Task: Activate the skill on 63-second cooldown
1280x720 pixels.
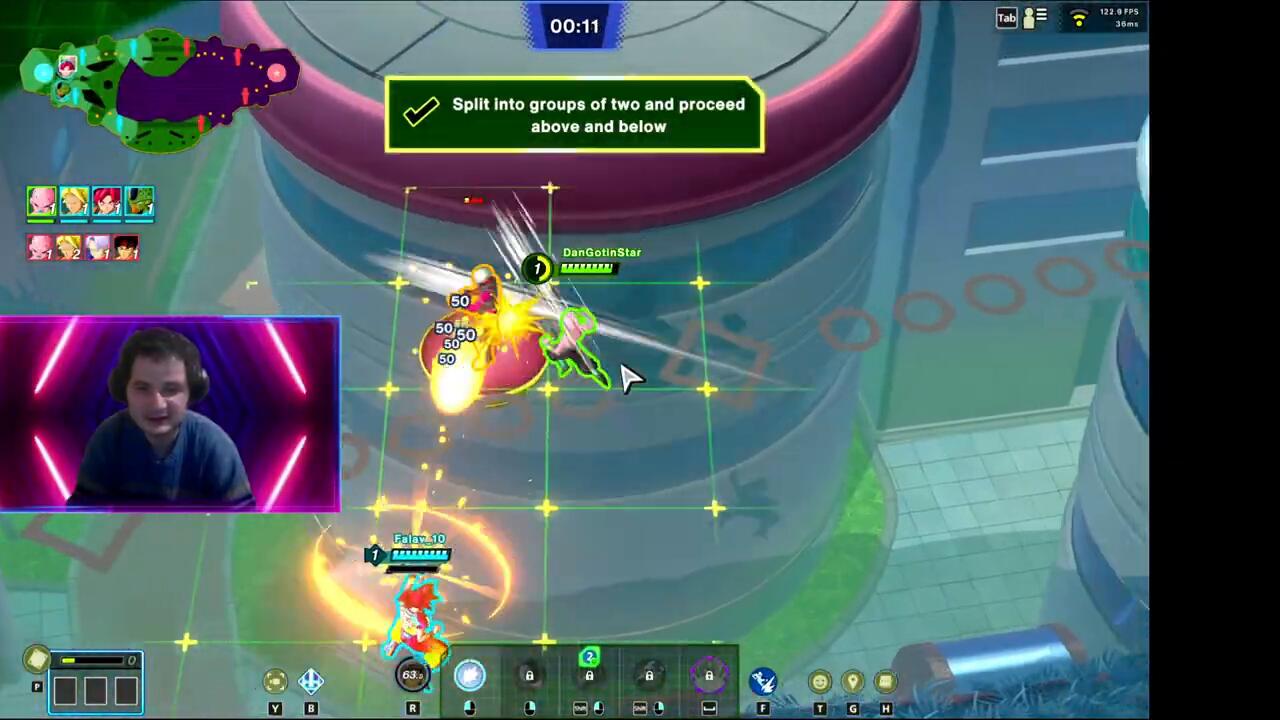Action: tap(412, 676)
